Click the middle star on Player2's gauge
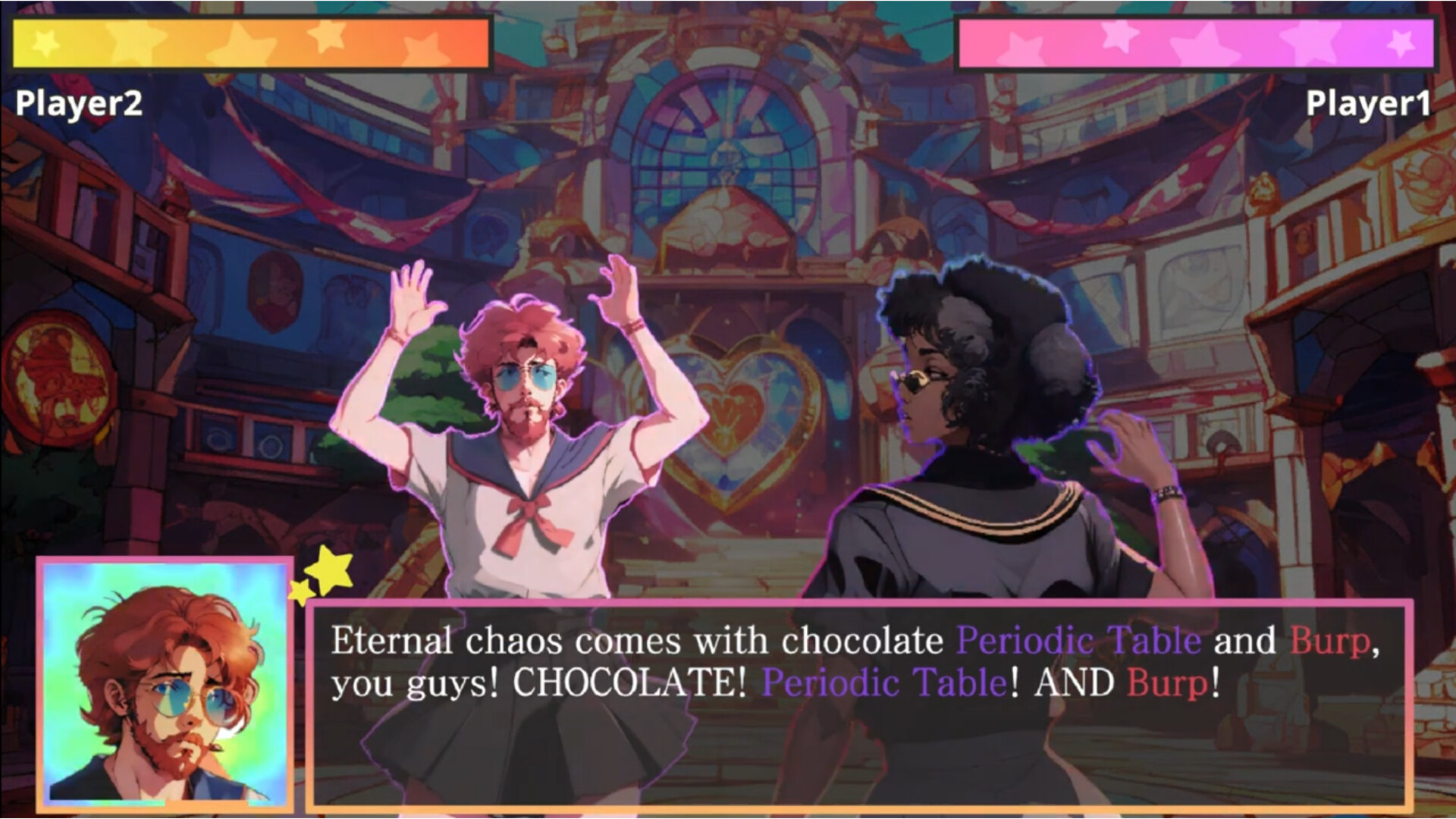The height and width of the screenshot is (819, 1456). [243, 42]
